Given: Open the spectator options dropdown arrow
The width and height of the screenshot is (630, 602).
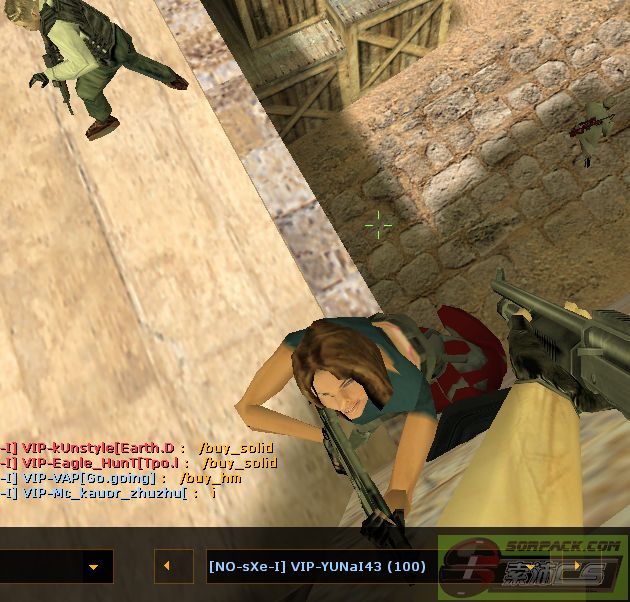Looking at the screenshot, I should tap(93, 567).
